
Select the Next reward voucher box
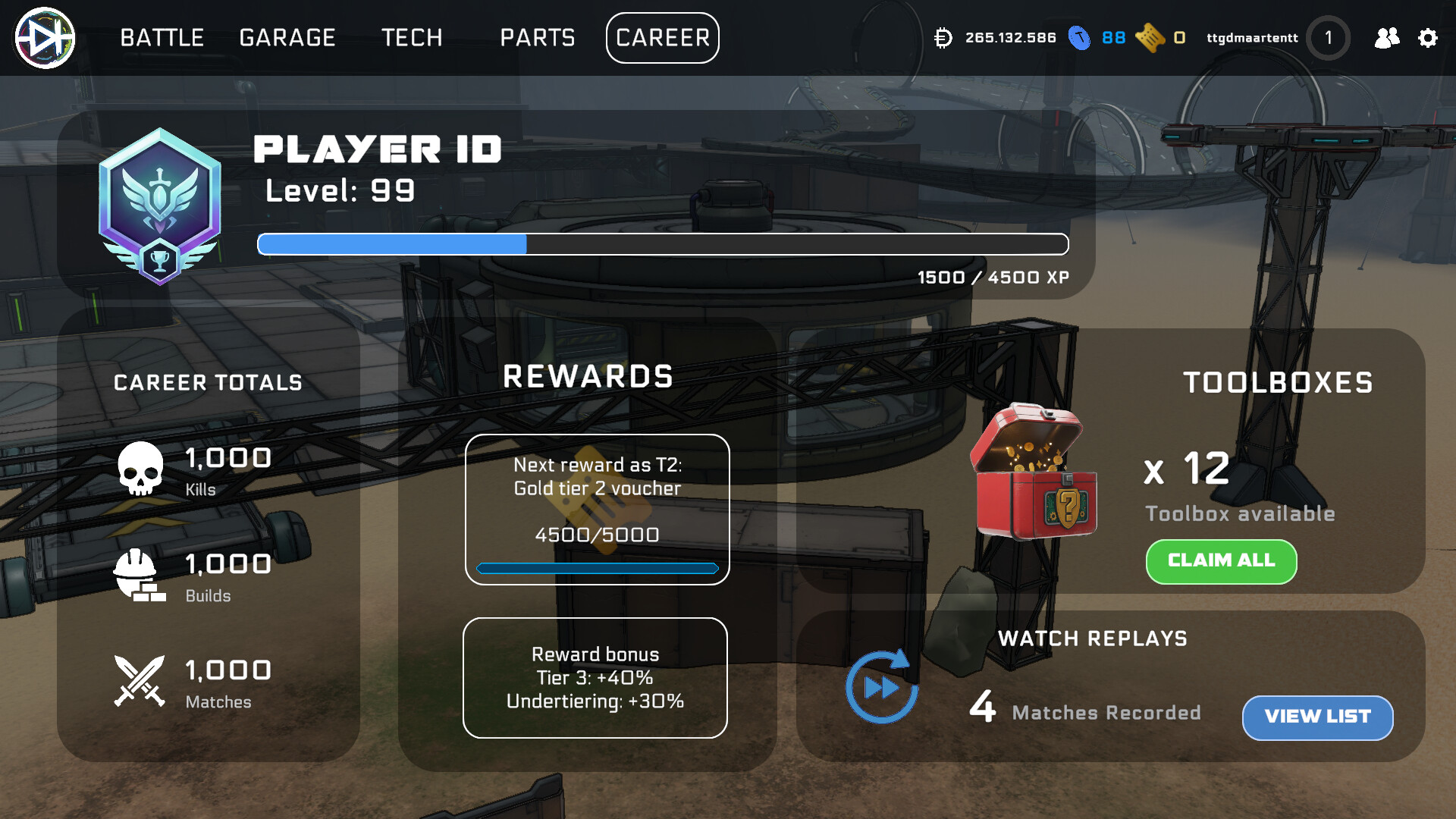597,509
